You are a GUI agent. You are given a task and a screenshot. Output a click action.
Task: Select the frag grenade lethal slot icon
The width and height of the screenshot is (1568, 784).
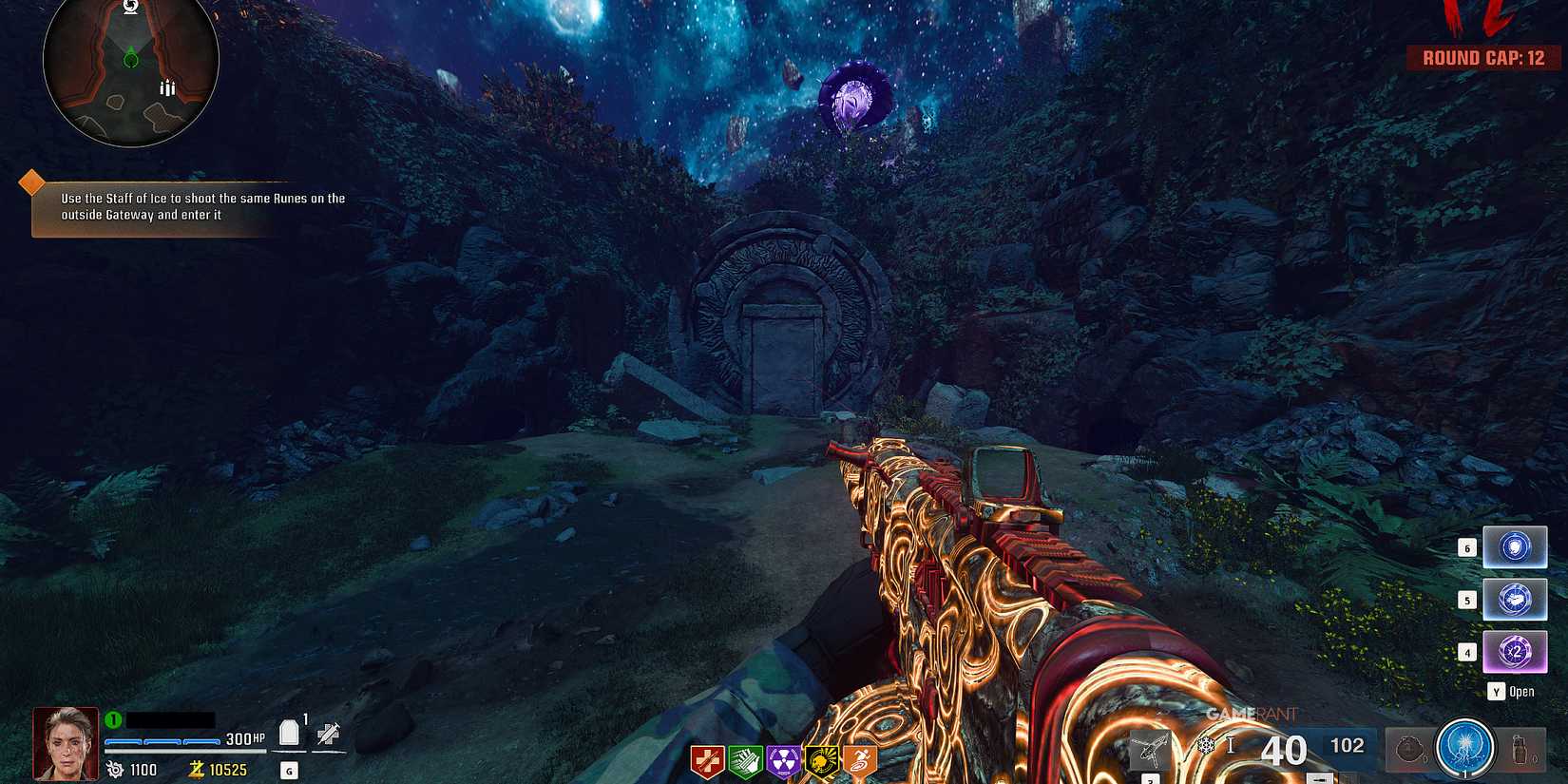tap(1409, 750)
